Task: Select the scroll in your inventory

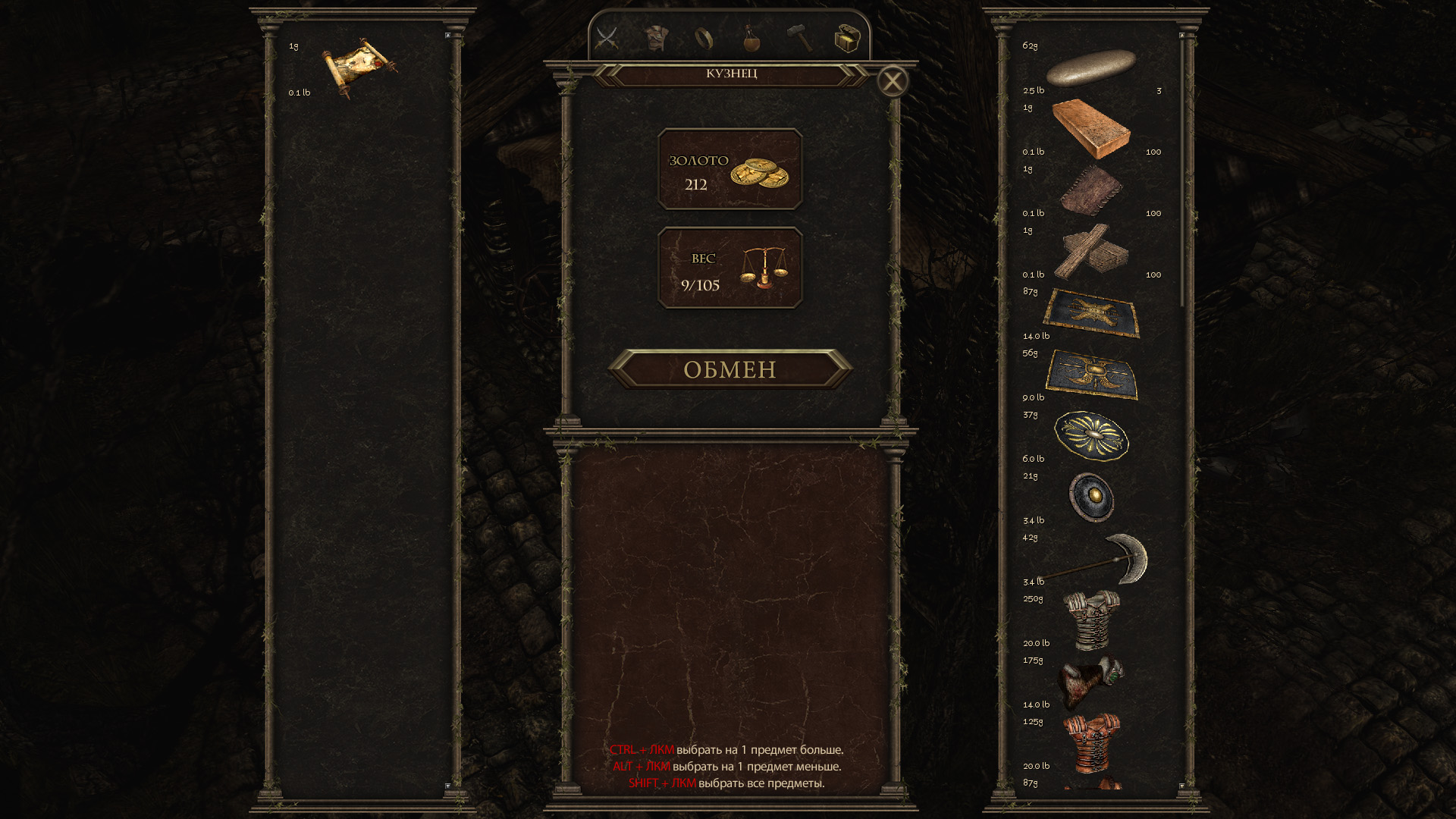Action: [x=359, y=67]
